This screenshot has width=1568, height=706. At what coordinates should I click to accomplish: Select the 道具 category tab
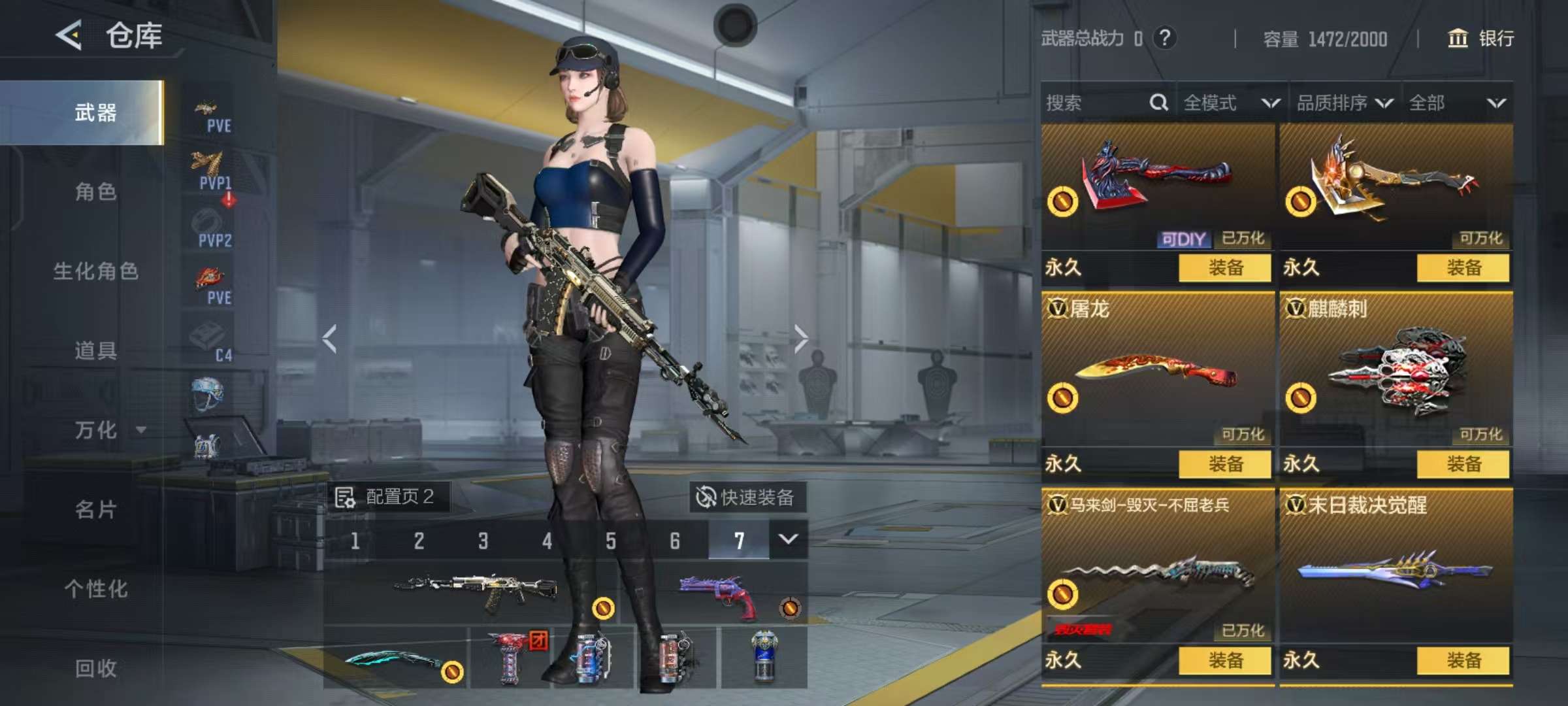(95, 350)
